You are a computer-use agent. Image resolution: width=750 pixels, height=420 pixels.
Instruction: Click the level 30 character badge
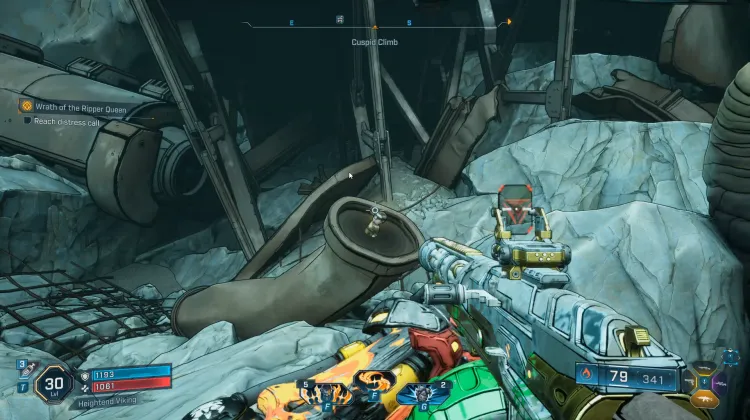[51, 381]
